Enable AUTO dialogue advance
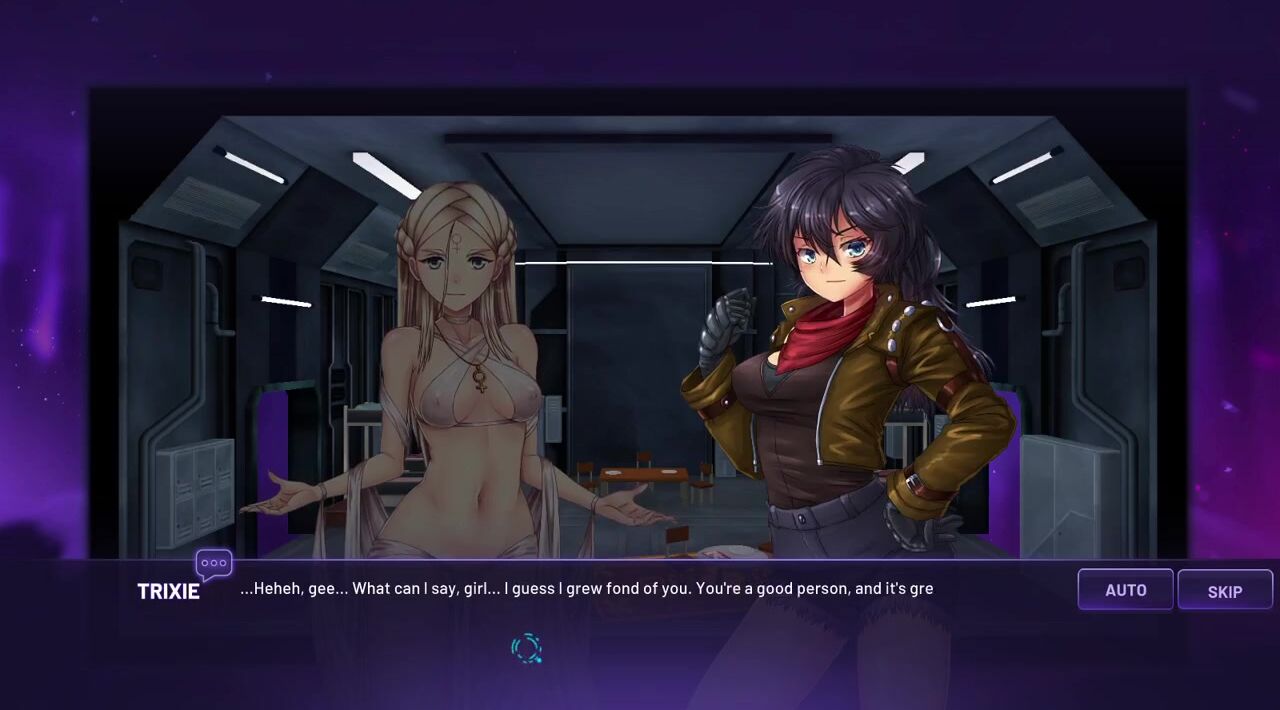The height and width of the screenshot is (710, 1280). click(1125, 590)
